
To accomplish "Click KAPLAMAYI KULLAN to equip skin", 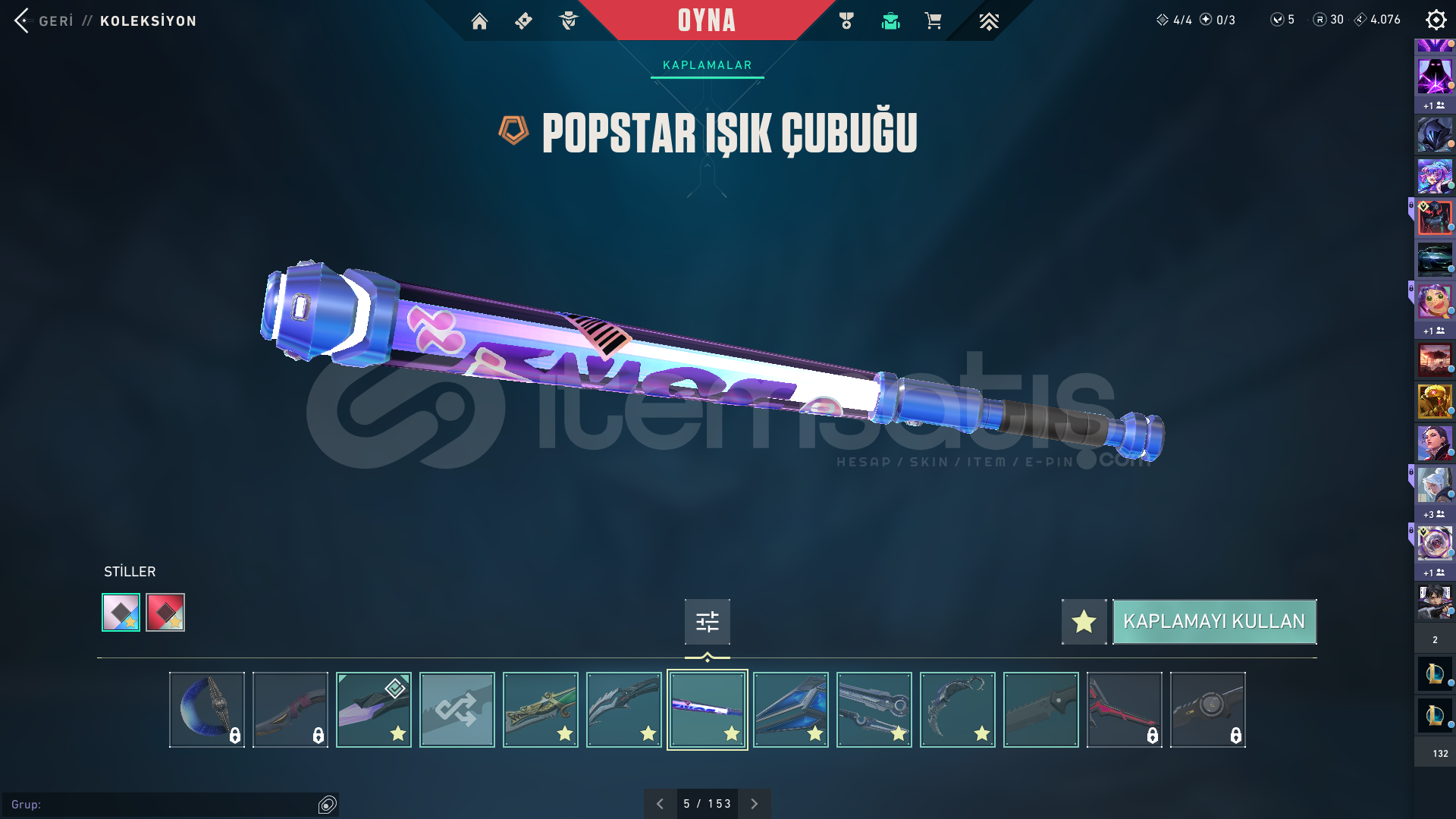I will (x=1214, y=622).
